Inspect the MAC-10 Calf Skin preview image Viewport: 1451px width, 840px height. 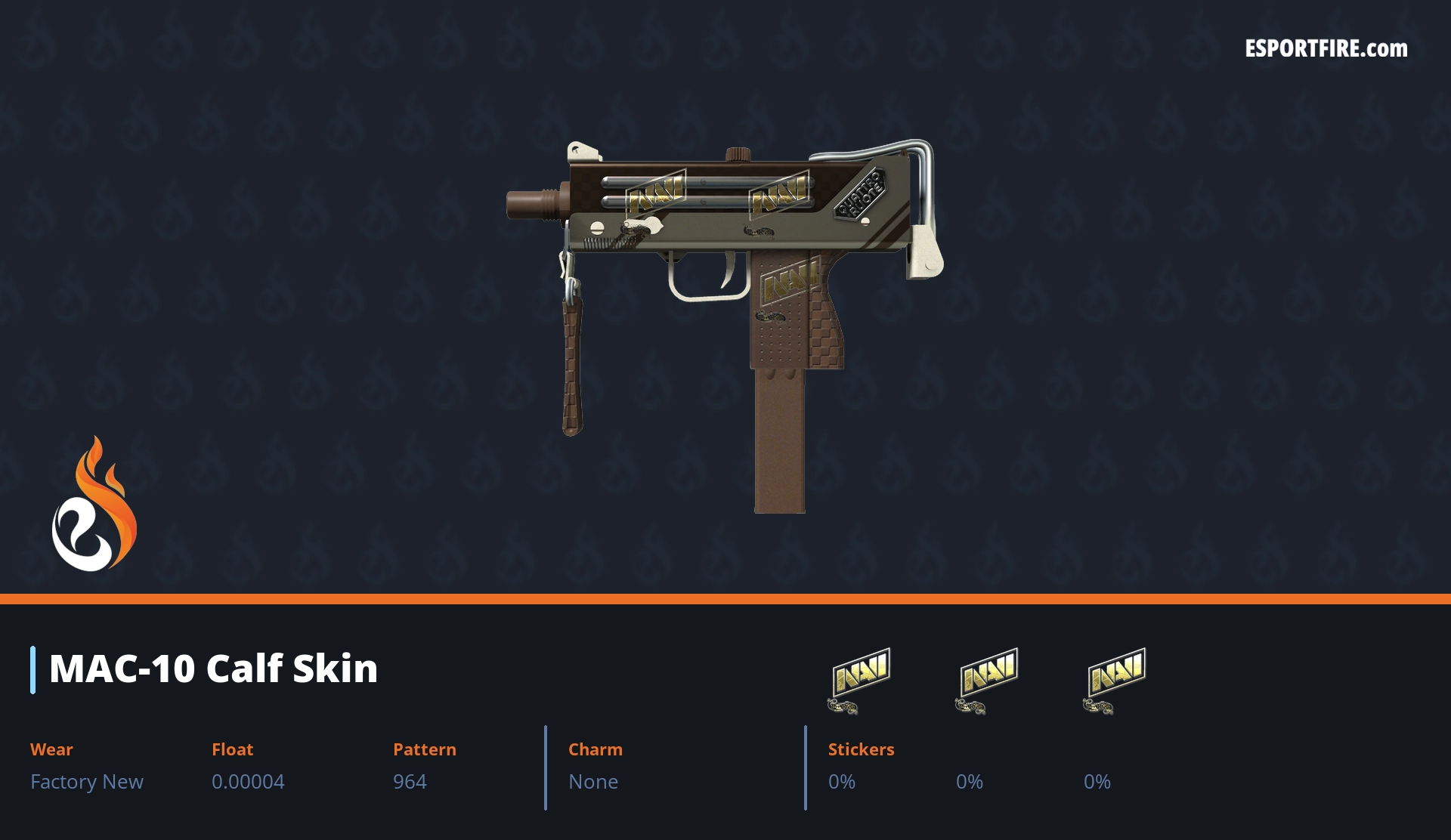point(725,302)
